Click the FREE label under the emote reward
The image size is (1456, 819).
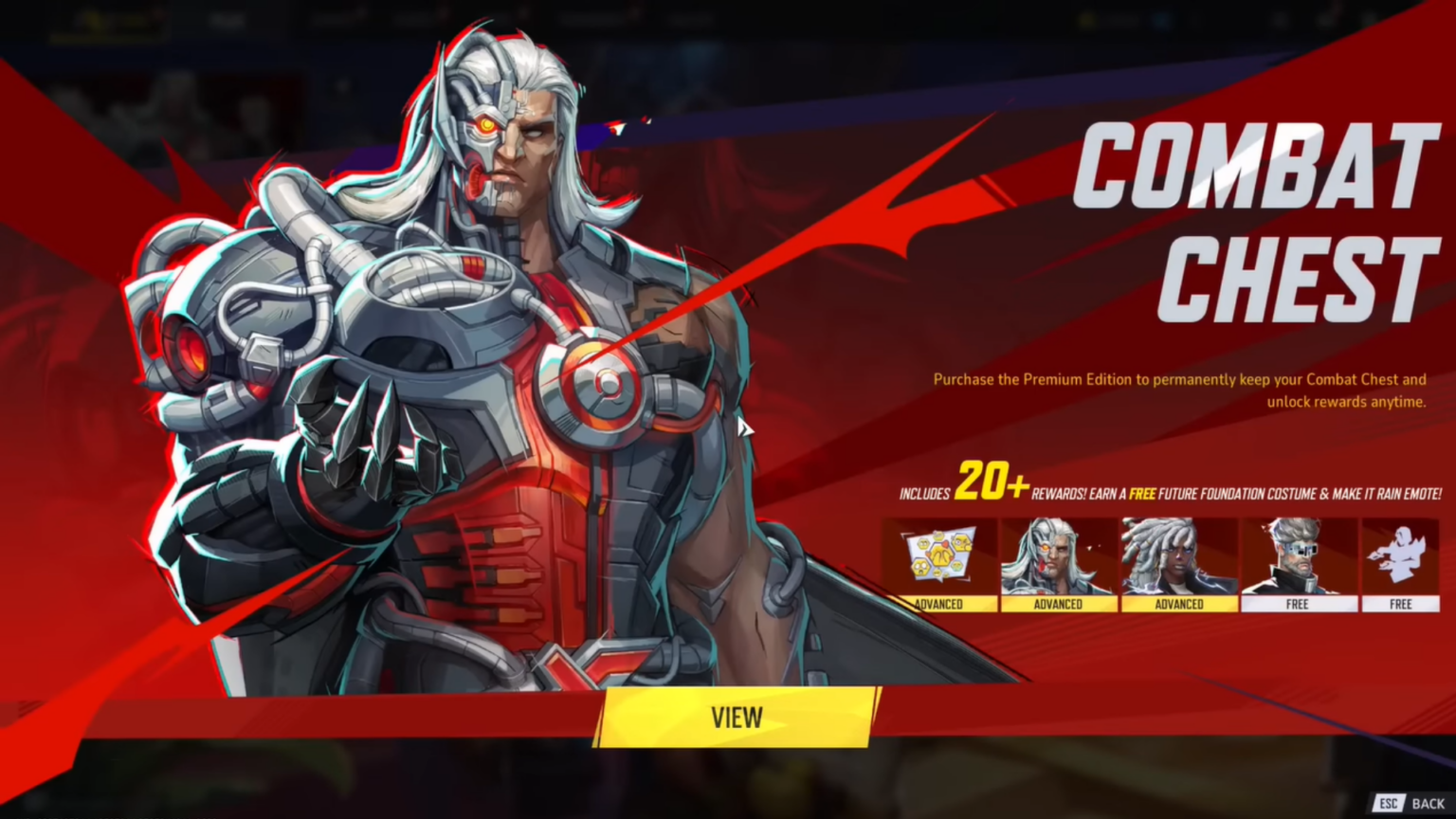1401,604
